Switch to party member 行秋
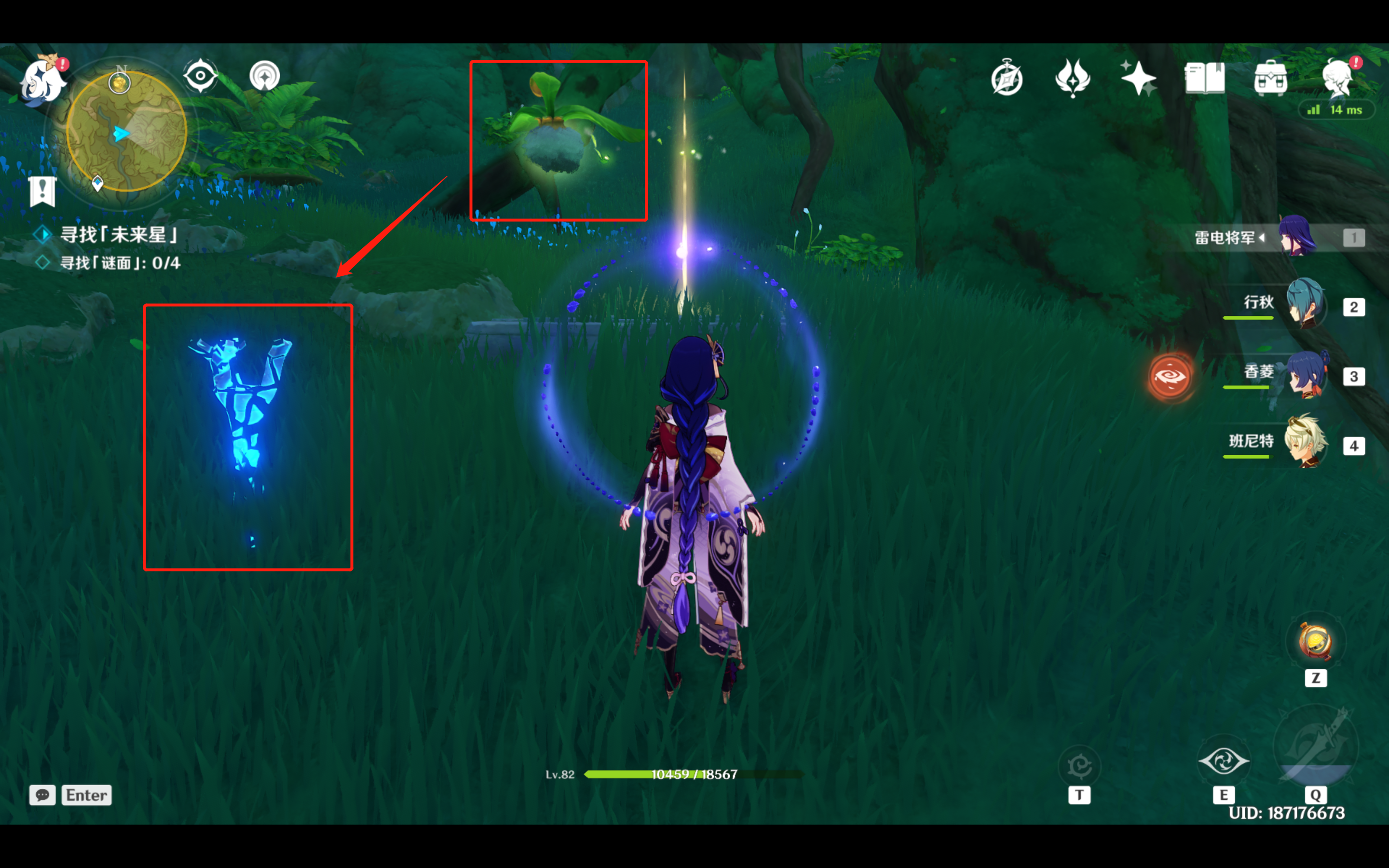This screenshot has width=1389, height=868. [1305, 304]
